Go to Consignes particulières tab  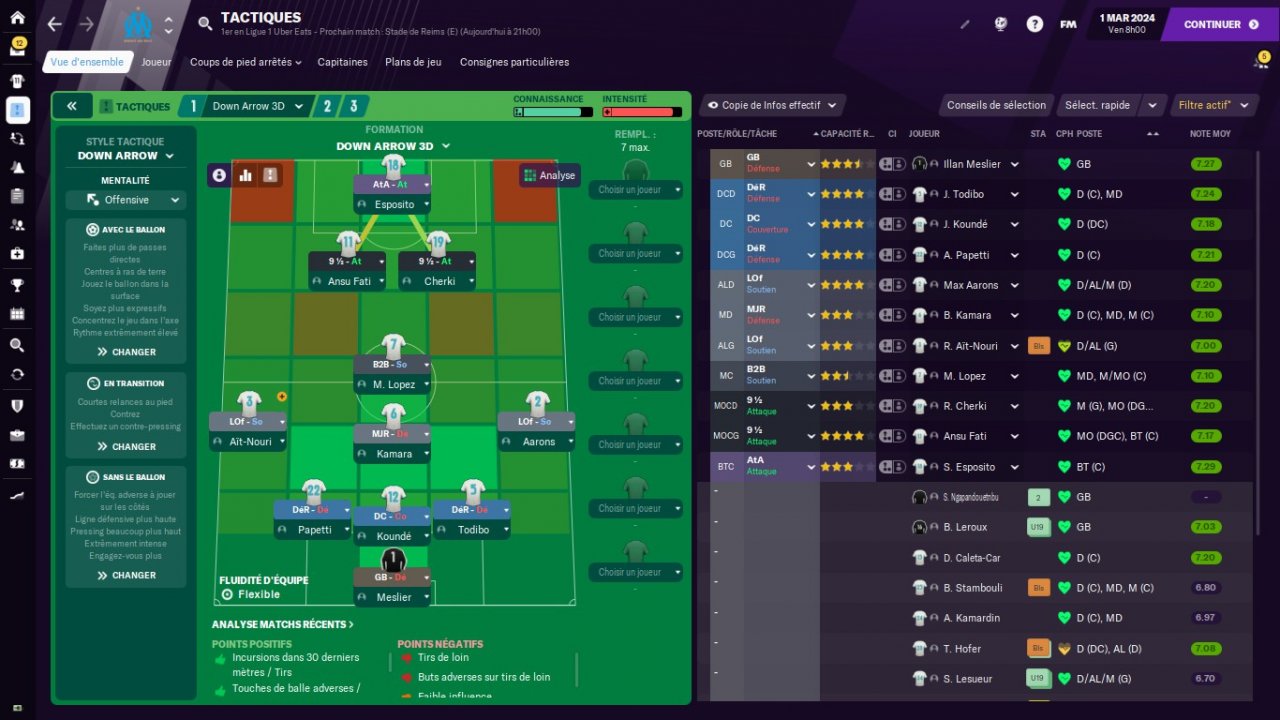(x=514, y=62)
